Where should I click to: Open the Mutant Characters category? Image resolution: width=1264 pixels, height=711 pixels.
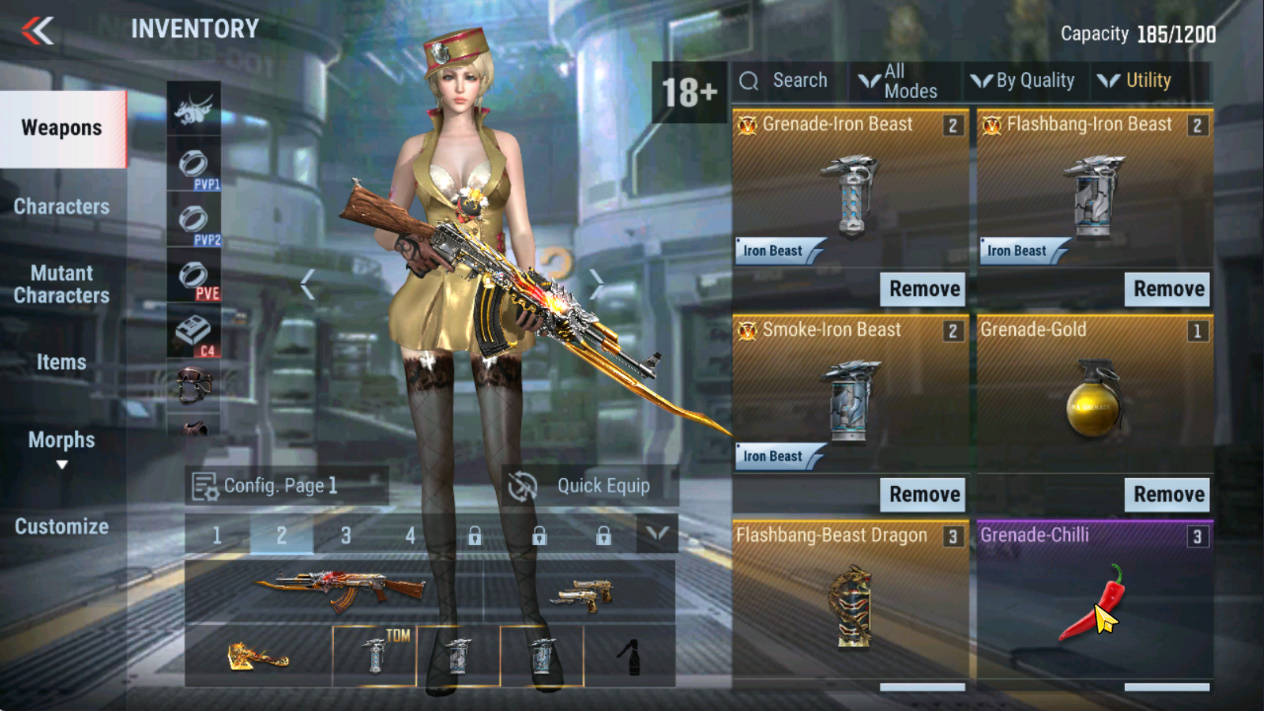point(62,284)
